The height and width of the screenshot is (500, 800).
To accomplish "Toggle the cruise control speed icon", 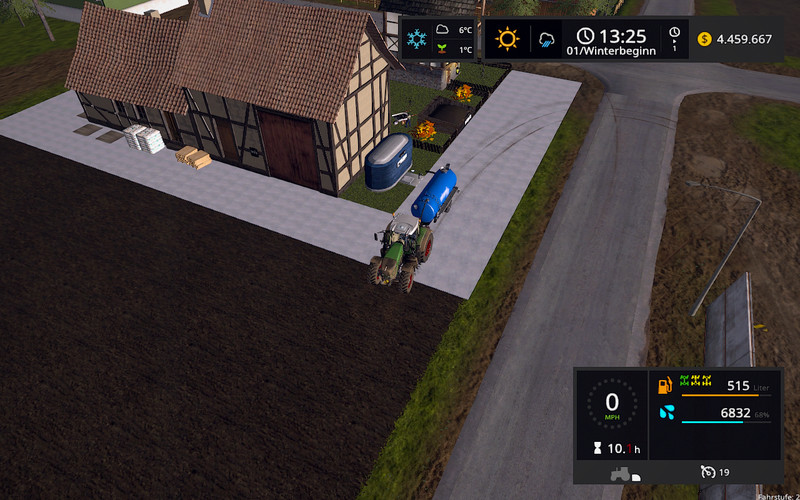I will [709, 472].
